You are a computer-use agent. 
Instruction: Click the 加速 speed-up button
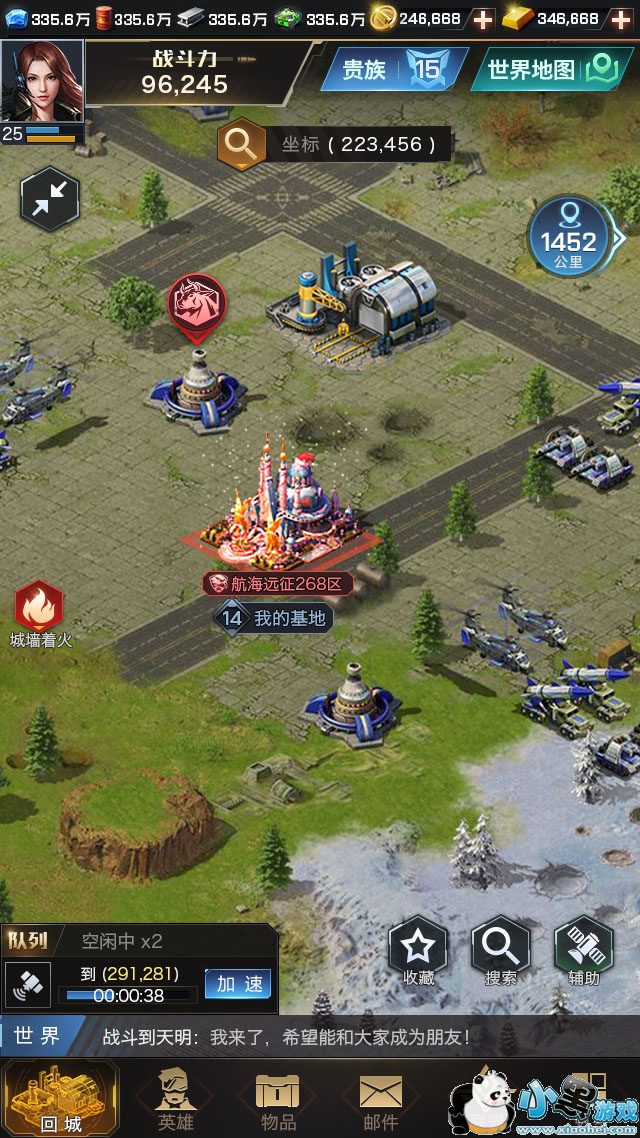[x=238, y=984]
